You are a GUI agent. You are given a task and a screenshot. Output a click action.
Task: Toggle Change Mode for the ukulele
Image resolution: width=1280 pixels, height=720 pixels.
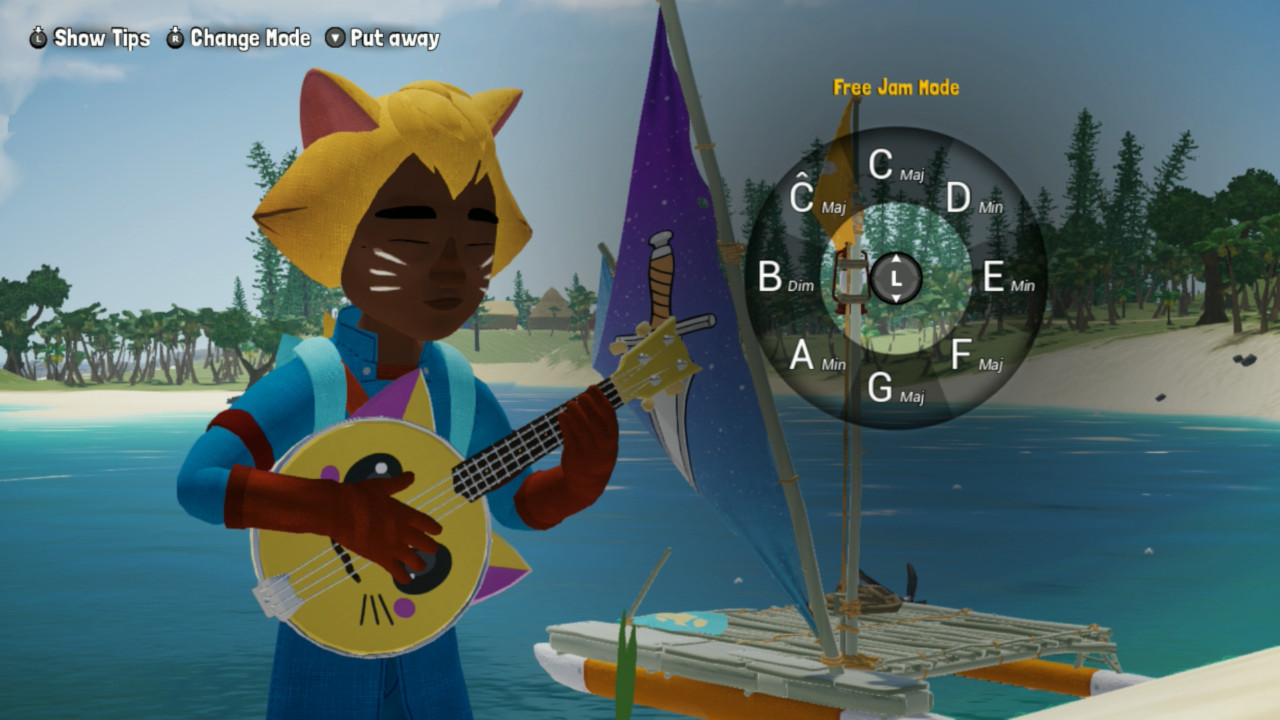coord(248,38)
